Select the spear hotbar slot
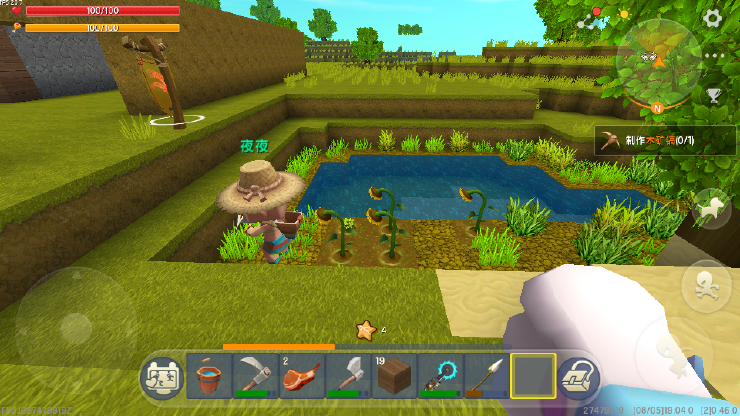This screenshot has height=416, width=740. coord(484,377)
